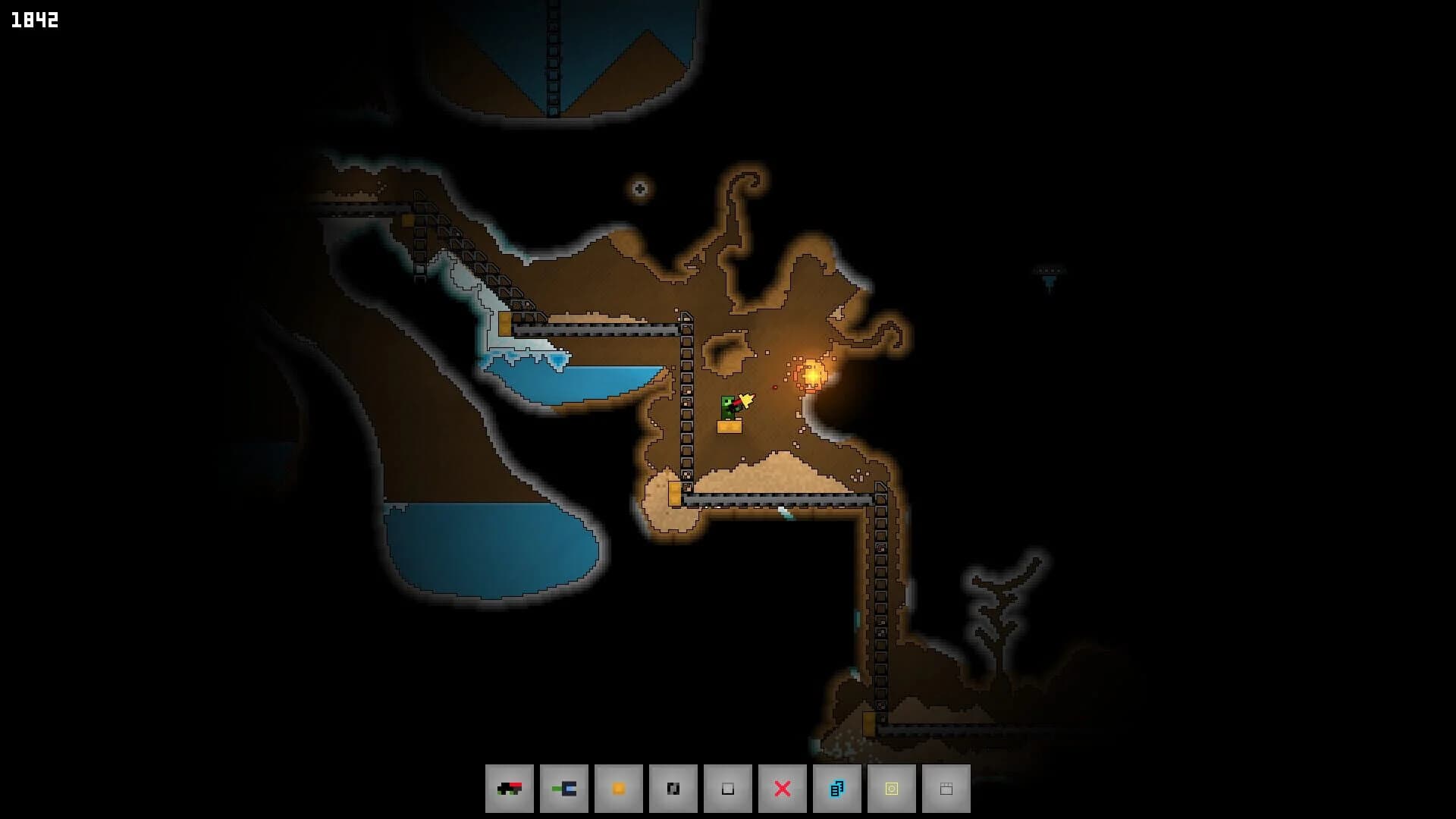This screenshot has height=819, width=1456.
Task: Click the small chest on the lower-left sand ledge
Action: 673,494
